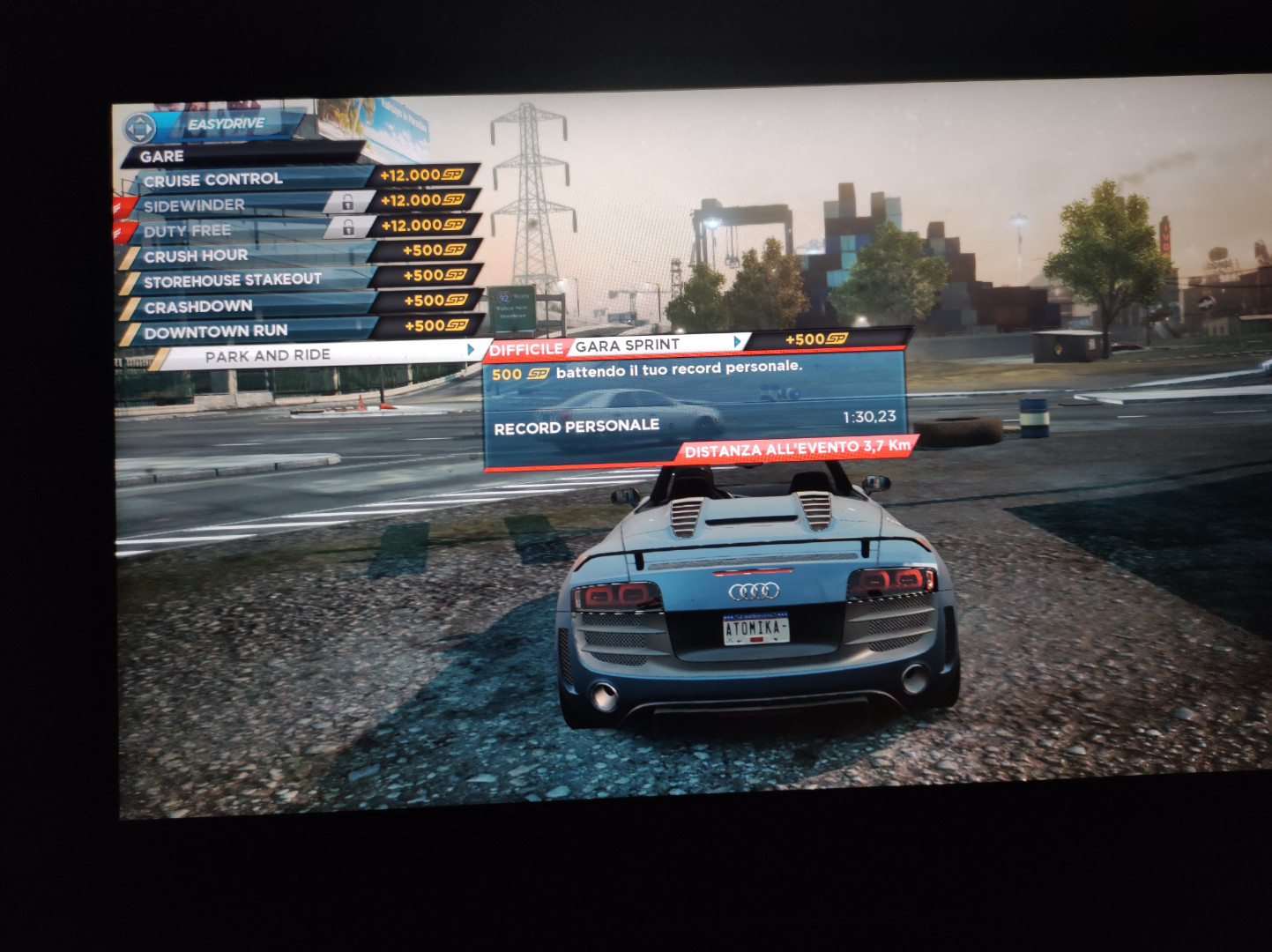This screenshot has height=952, width=1272.
Task: Open the Gare category header
Action: click(x=162, y=157)
